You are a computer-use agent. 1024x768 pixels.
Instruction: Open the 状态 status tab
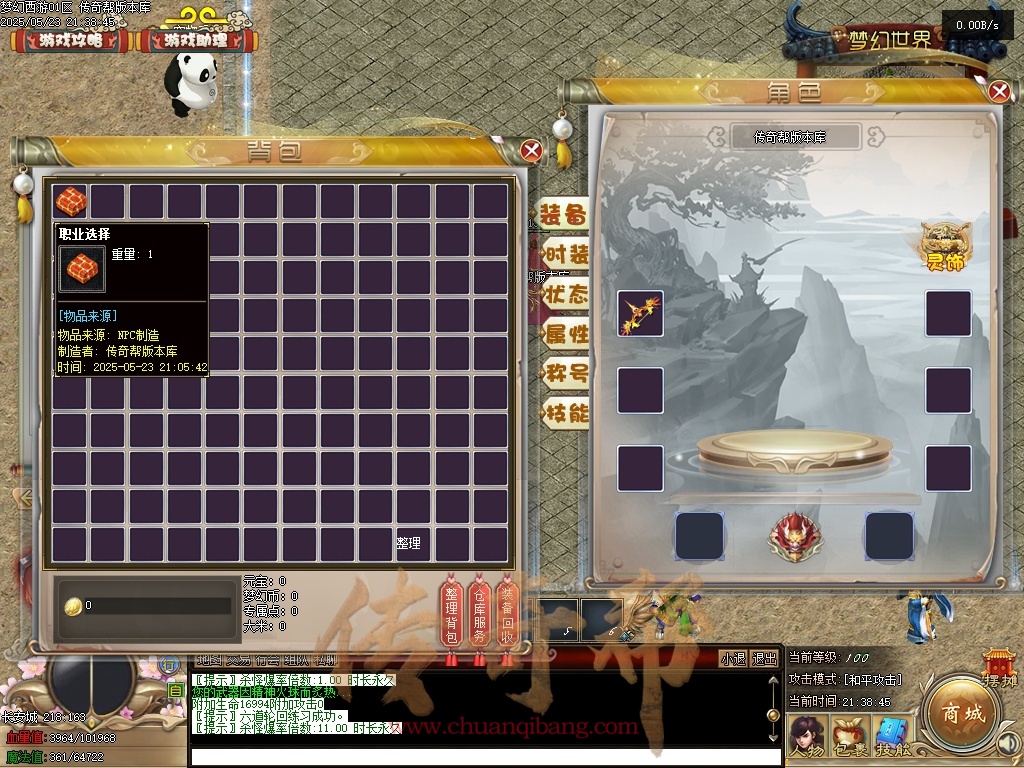565,294
